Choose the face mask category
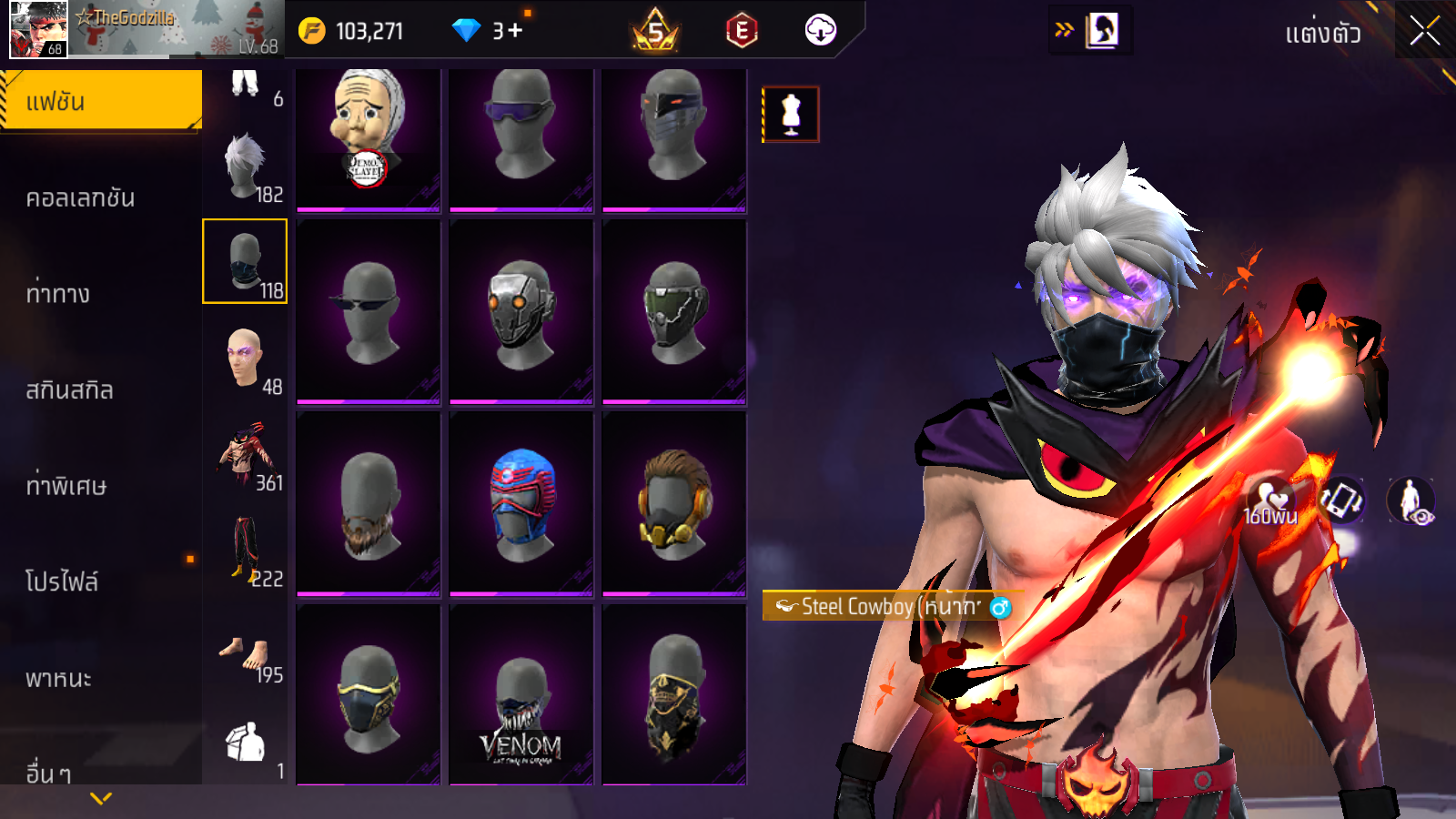Screen dimensions: 1456x819 pos(245,261)
